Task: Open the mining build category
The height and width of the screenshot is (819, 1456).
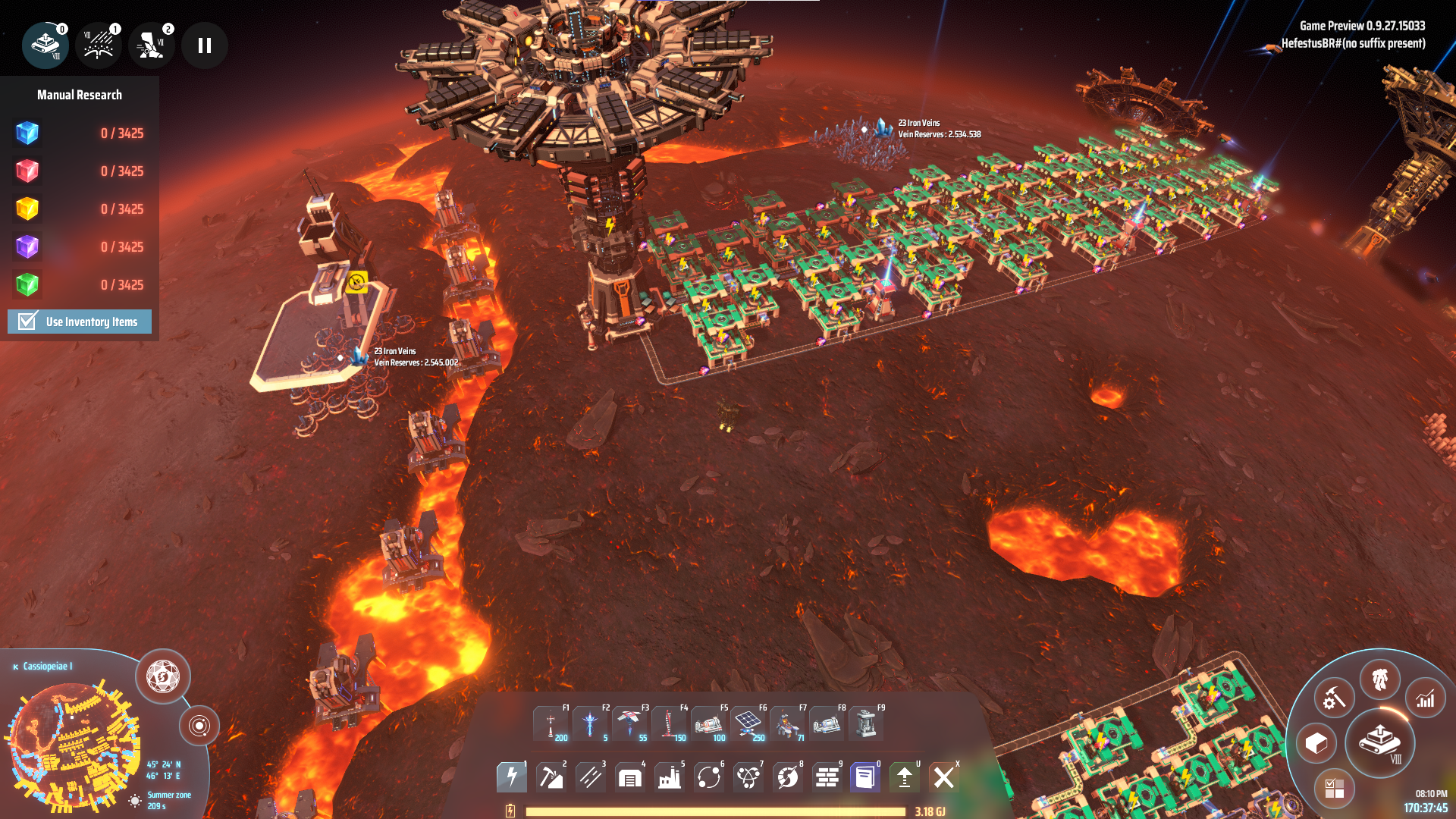Action: pyautogui.click(x=551, y=777)
